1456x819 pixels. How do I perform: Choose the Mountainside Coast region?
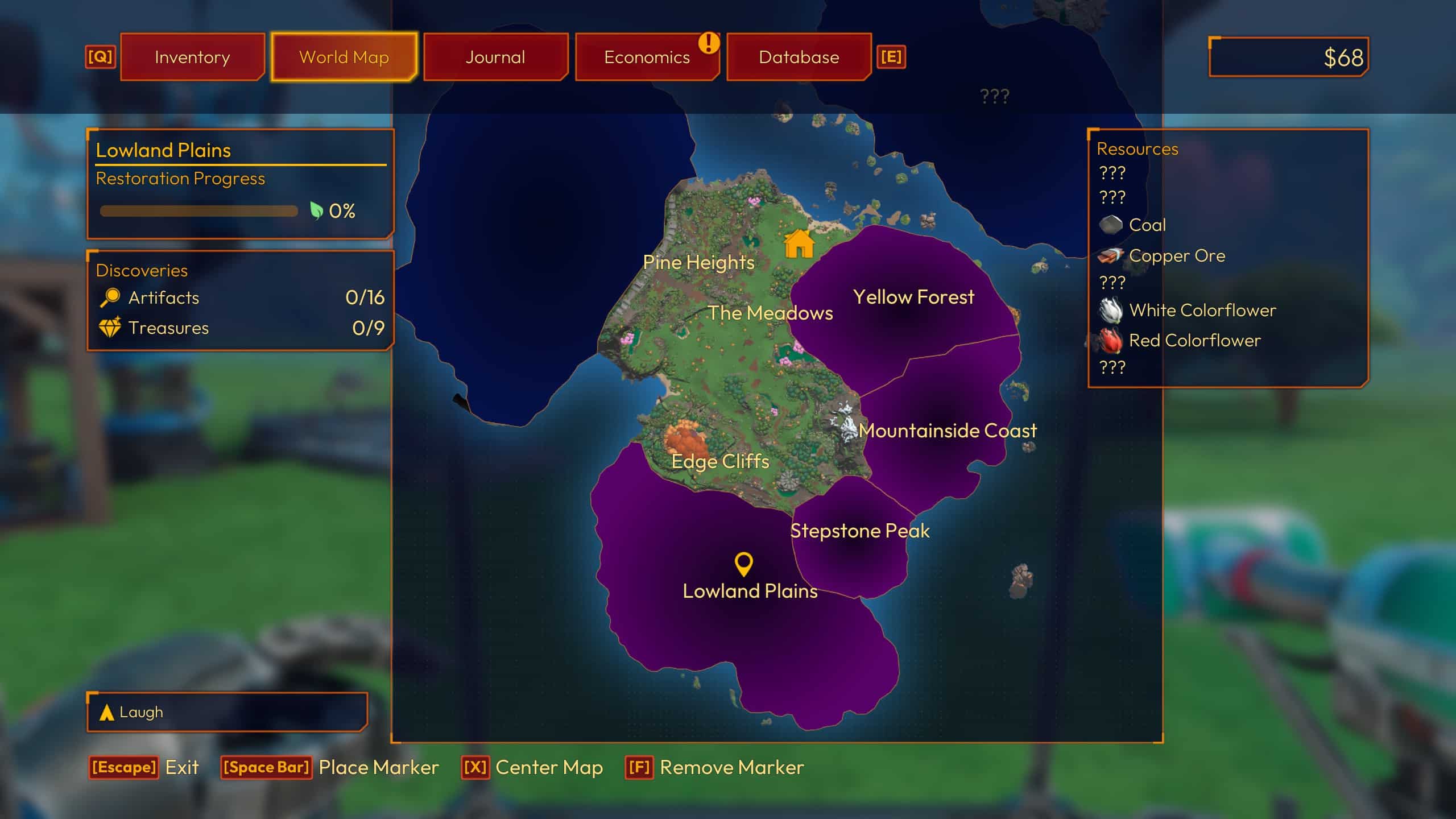(x=948, y=431)
